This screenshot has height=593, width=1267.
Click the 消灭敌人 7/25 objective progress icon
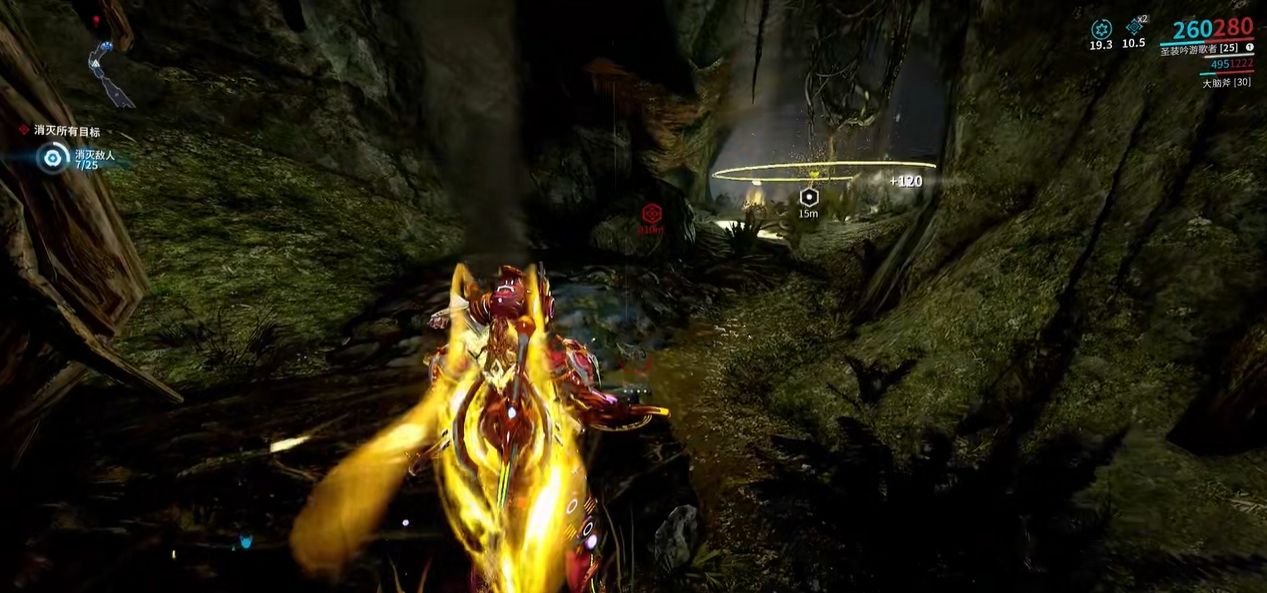point(52,157)
